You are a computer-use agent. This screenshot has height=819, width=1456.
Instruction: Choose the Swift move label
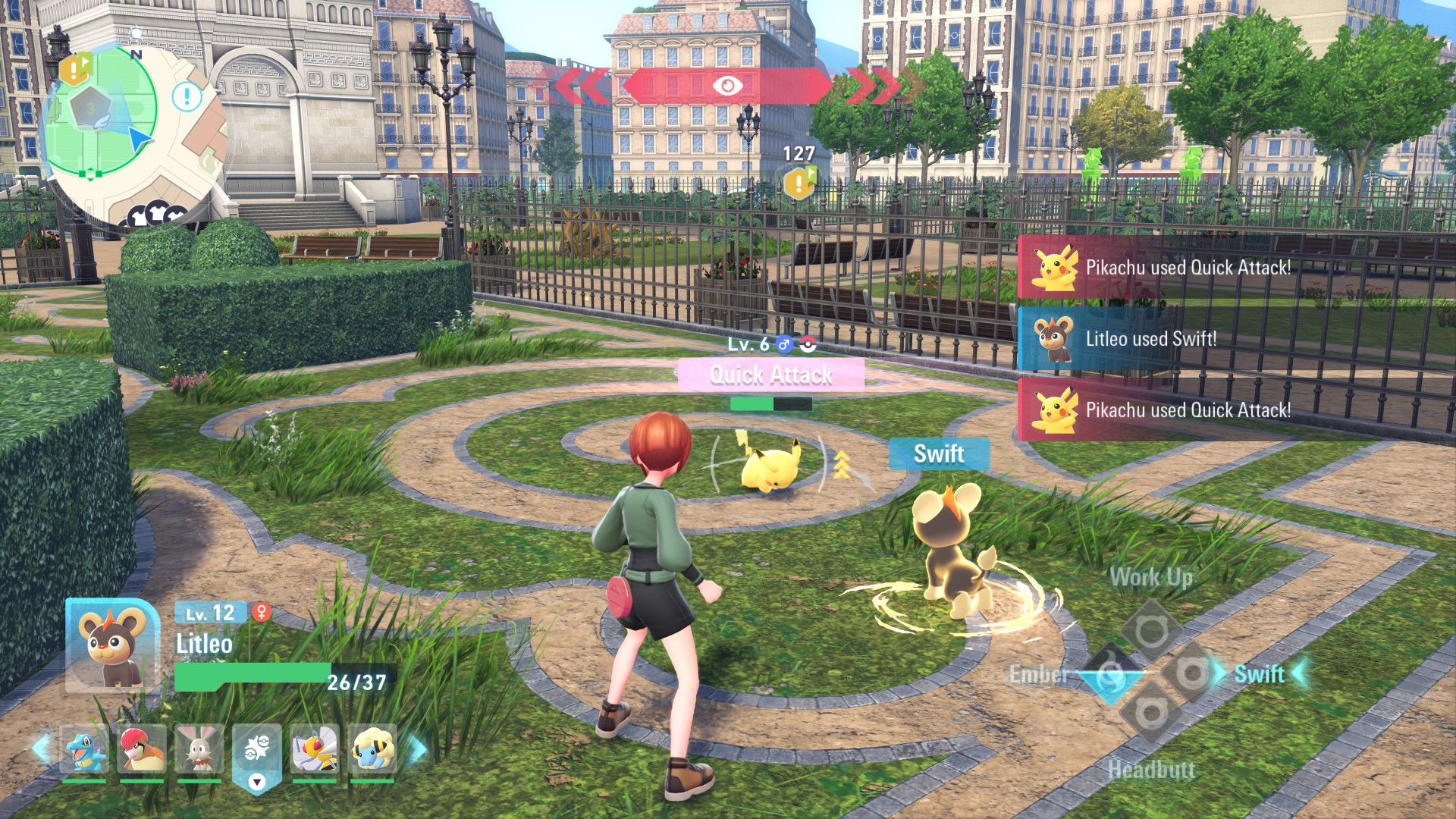1259,674
